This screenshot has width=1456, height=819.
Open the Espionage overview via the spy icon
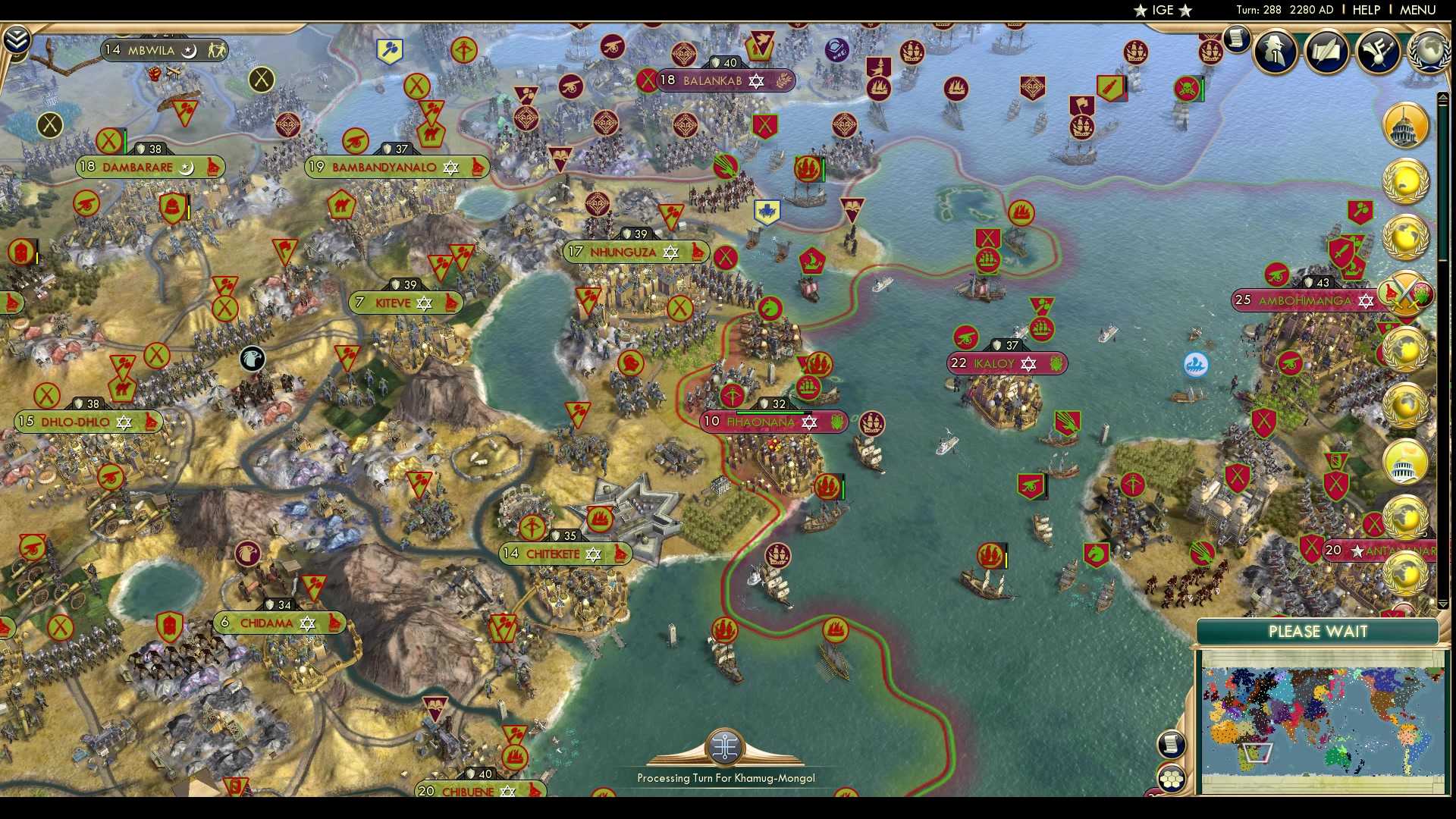click(1275, 52)
